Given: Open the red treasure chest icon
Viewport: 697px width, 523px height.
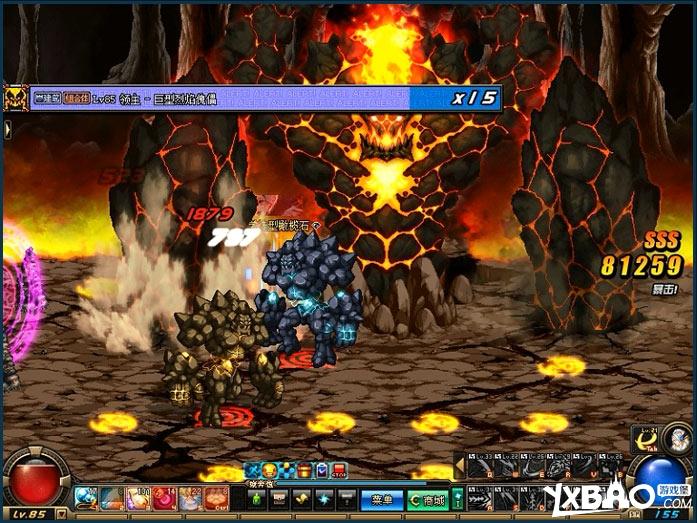Looking at the screenshot, I should [304, 469].
